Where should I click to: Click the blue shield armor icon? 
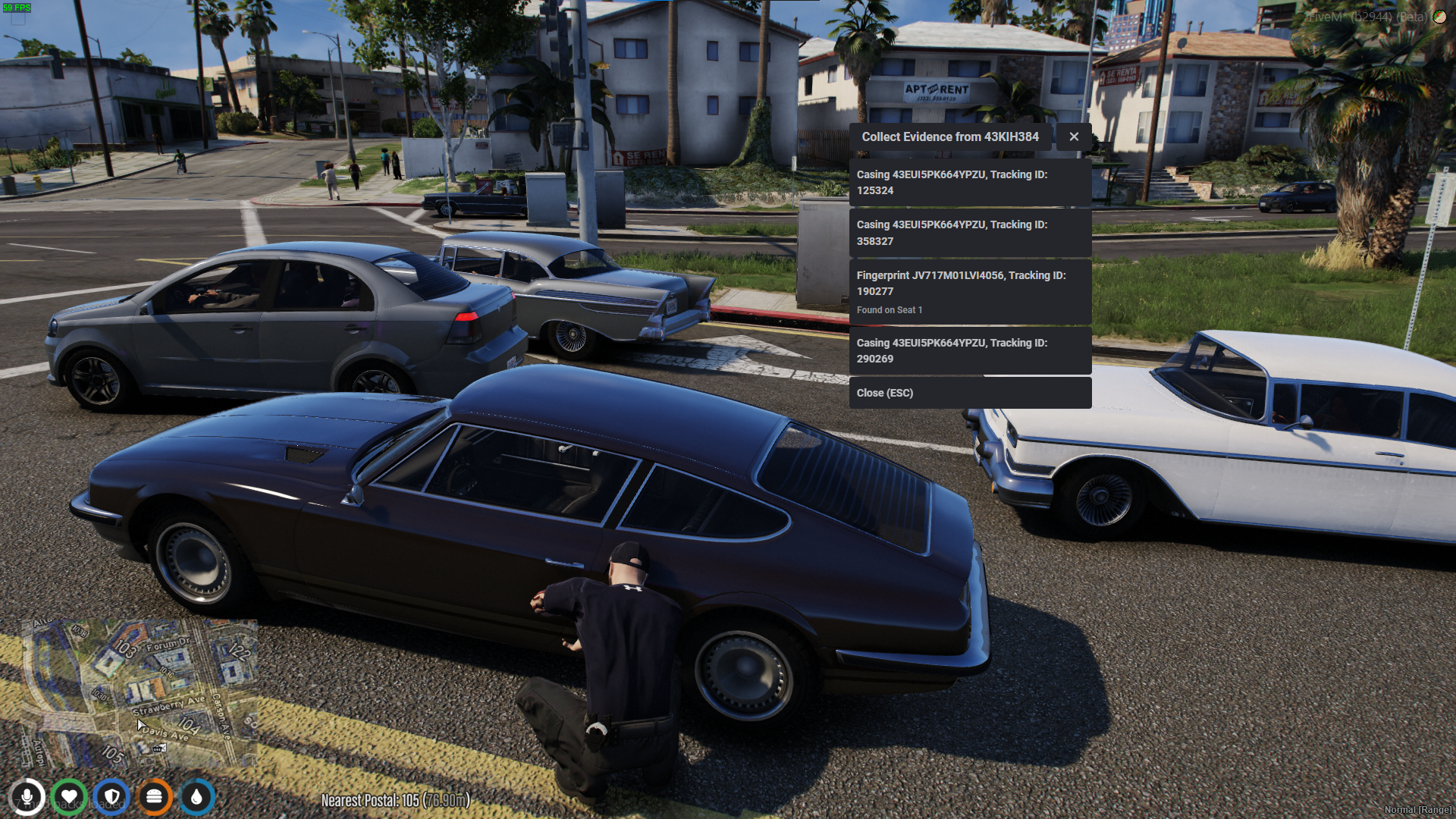click(x=112, y=797)
